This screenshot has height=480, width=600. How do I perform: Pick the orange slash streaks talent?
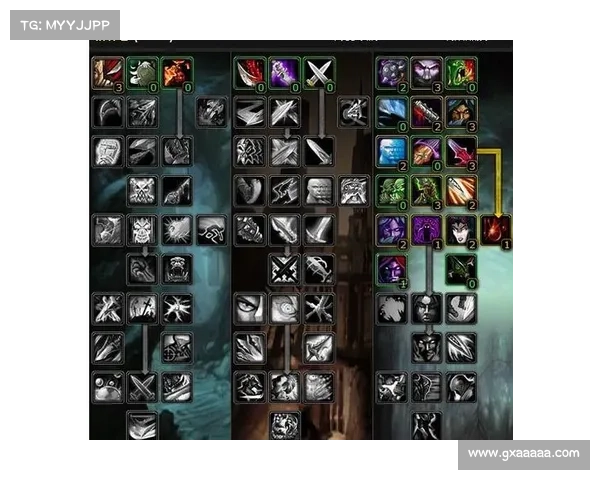point(461,189)
